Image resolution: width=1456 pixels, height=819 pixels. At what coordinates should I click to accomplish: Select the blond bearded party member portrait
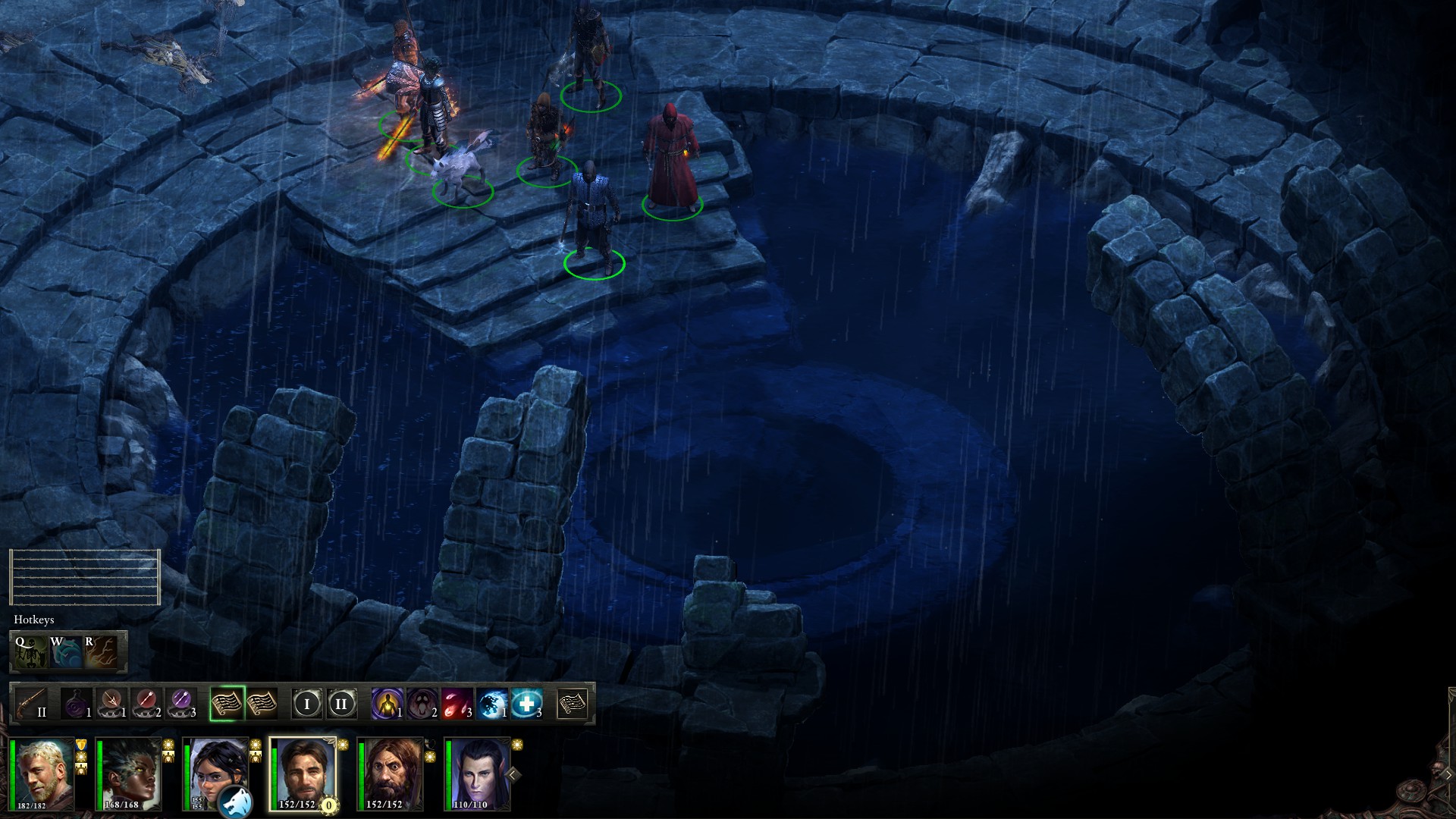pos(44,773)
